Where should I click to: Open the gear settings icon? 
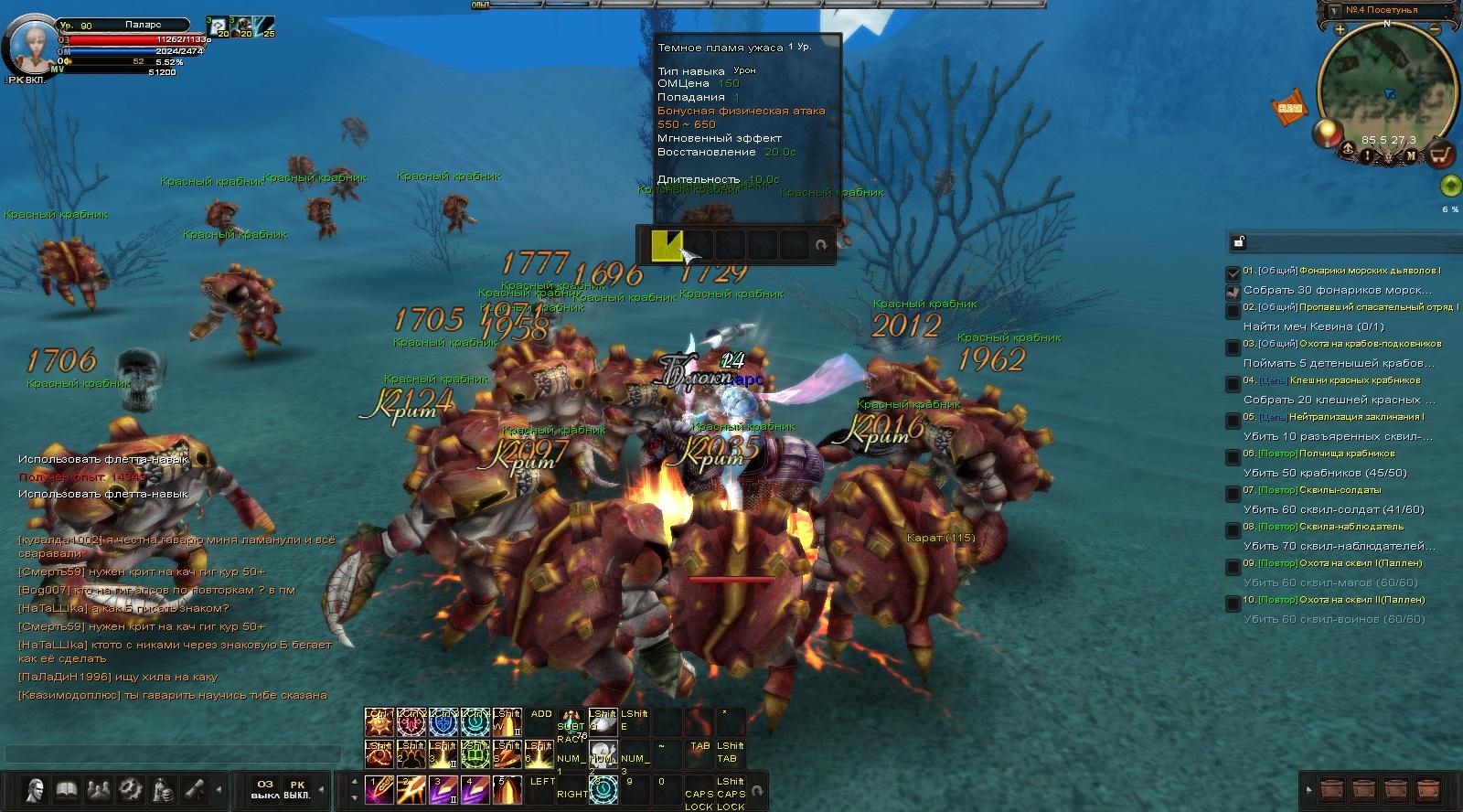(131, 789)
